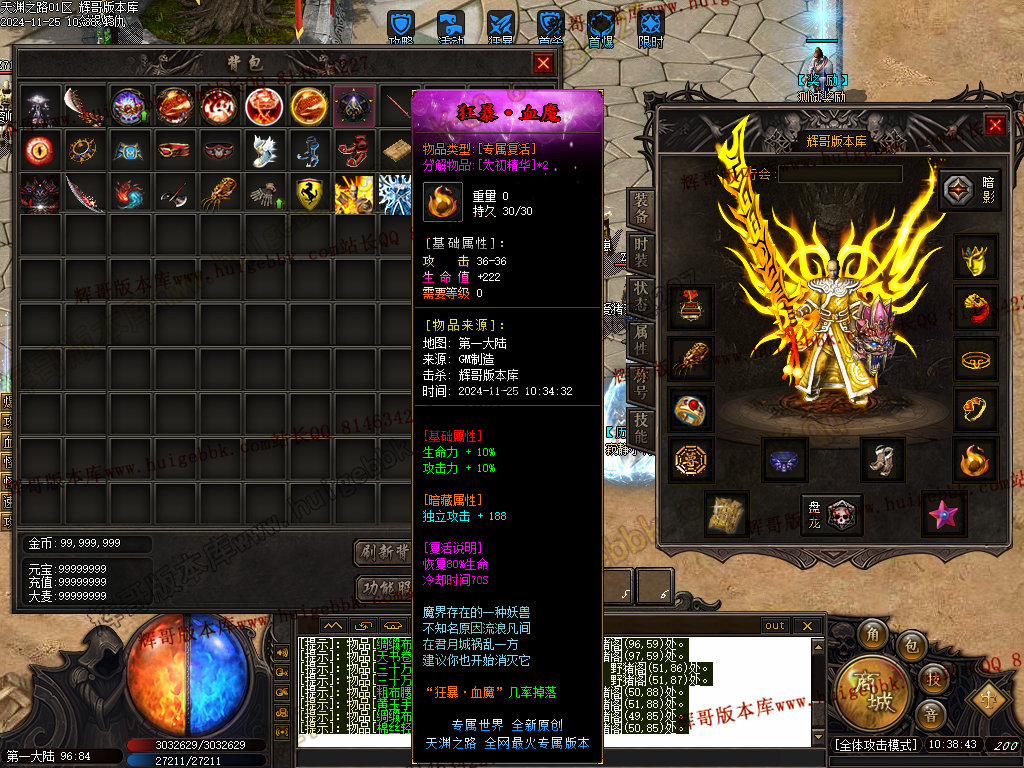Pick the yellow Ferrari shield badge item
Screen dimensions: 1024x768
pos(311,194)
